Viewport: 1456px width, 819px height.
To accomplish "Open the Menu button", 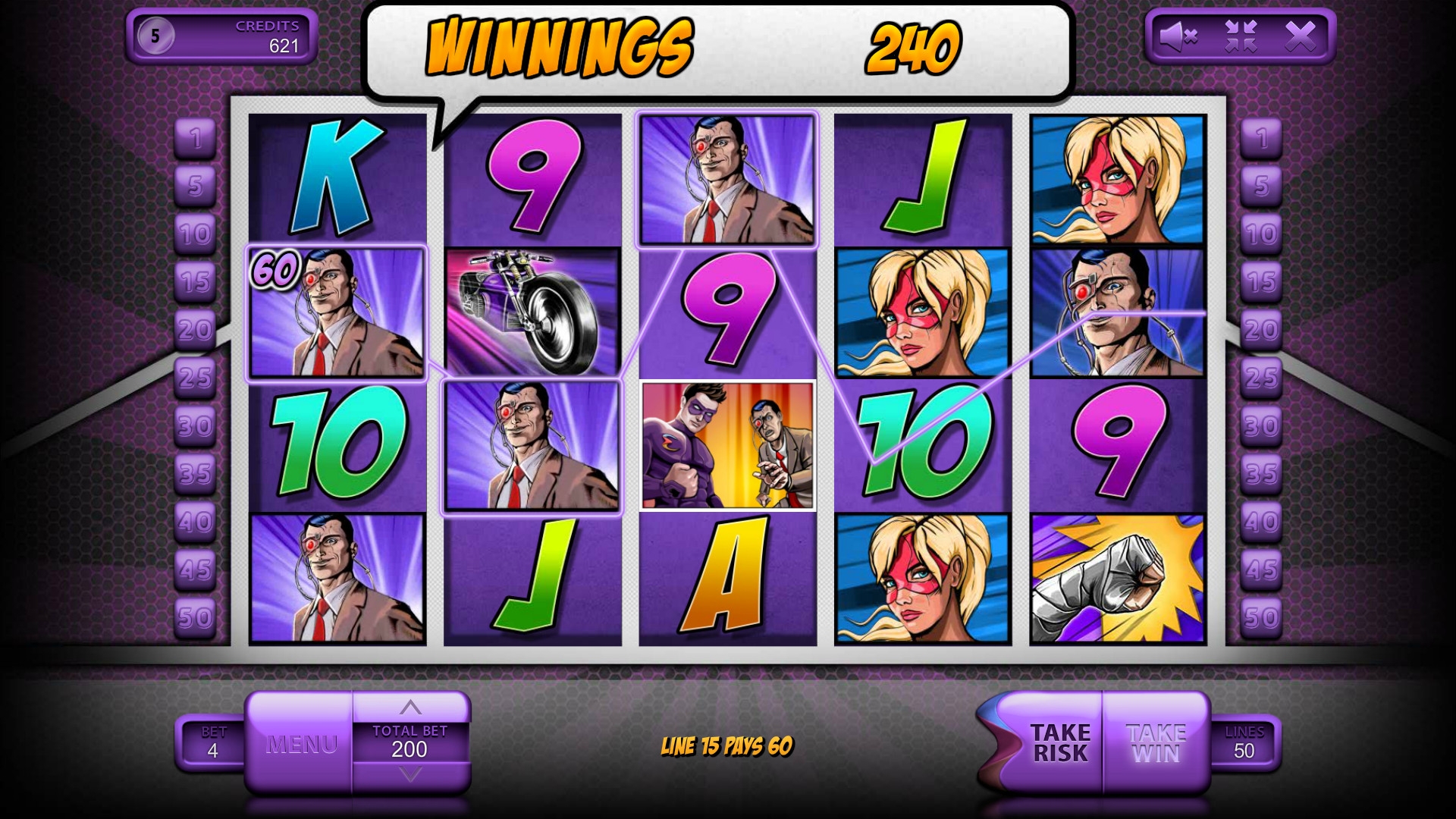I will 301,744.
